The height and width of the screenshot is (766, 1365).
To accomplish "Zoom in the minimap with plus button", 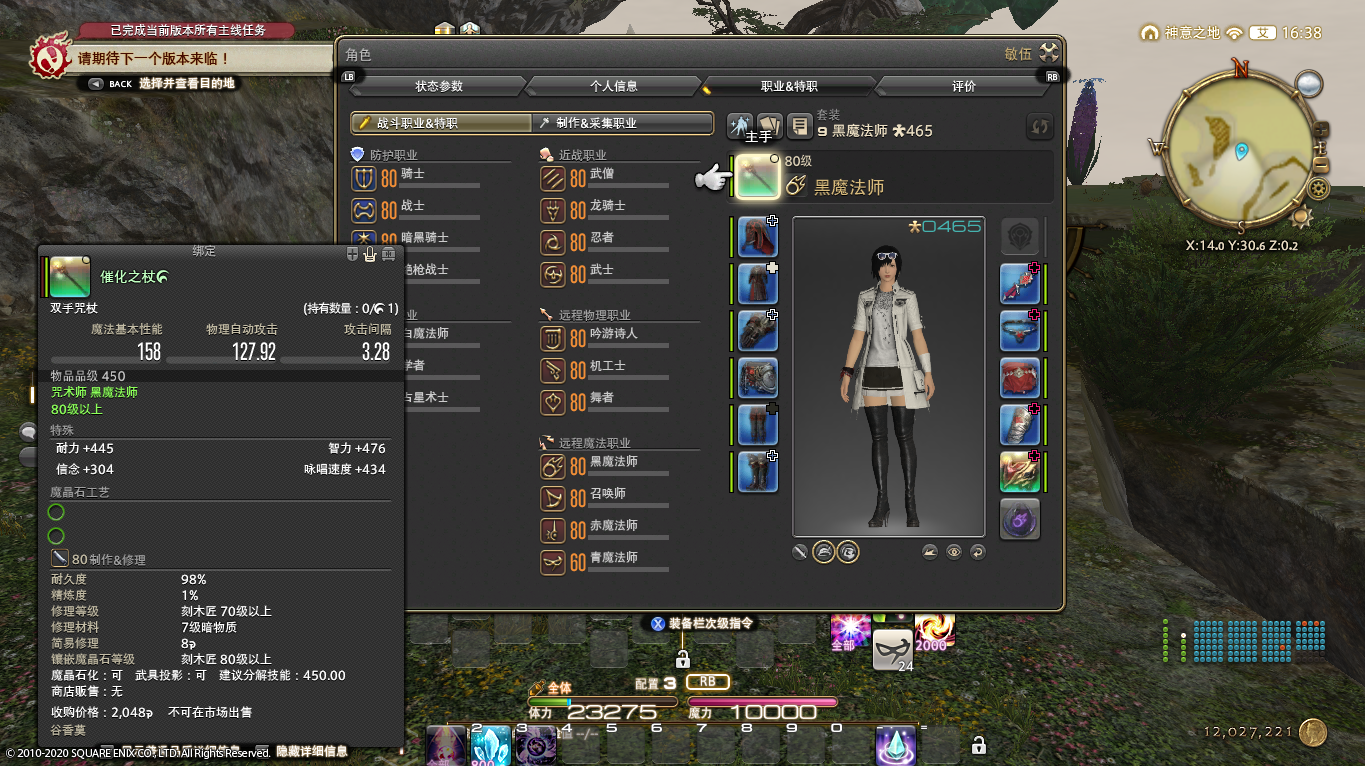I will 1321,129.
